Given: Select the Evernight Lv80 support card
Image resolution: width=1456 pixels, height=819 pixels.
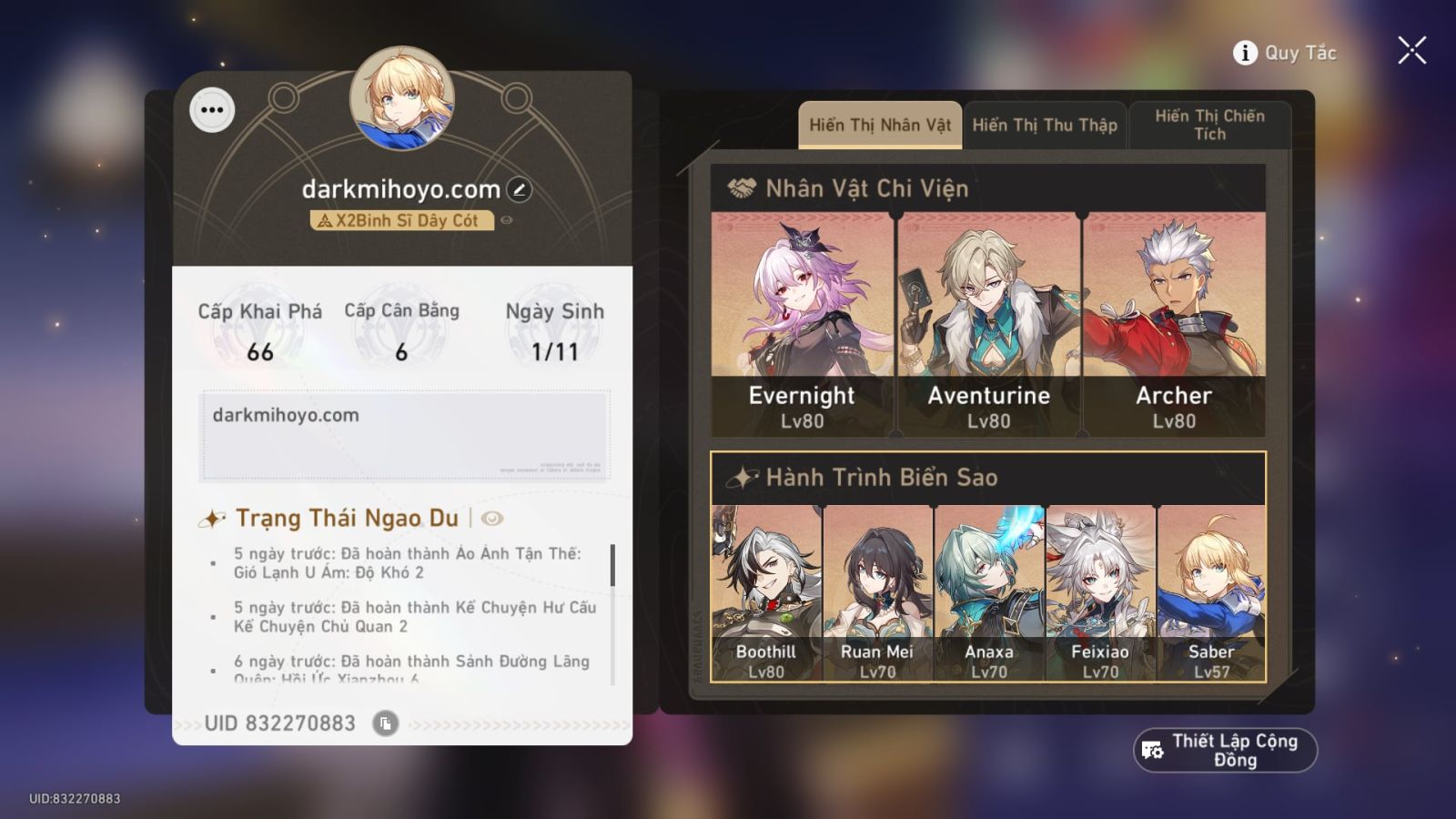Looking at the screenshot, I should point(801,318).
